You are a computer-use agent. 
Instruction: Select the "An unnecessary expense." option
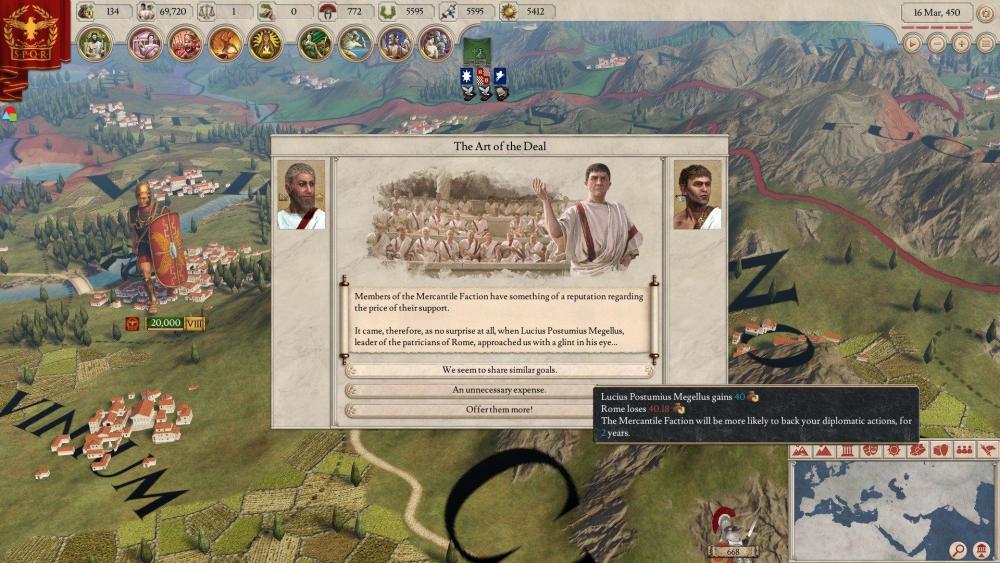pos(499,390)
